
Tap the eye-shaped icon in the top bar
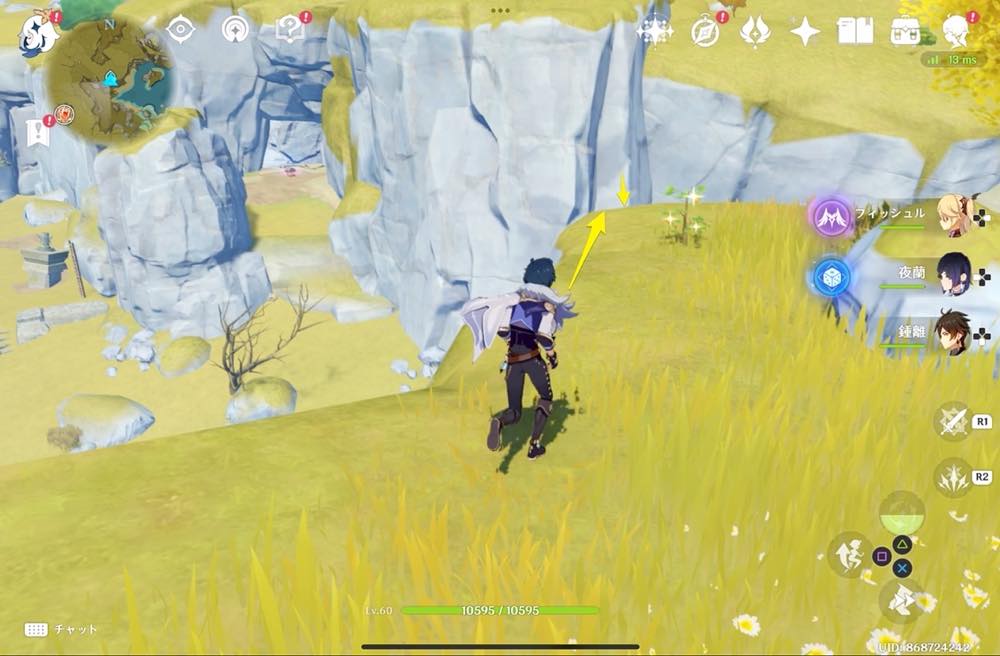pyautogui.click(x=180, y=30)
